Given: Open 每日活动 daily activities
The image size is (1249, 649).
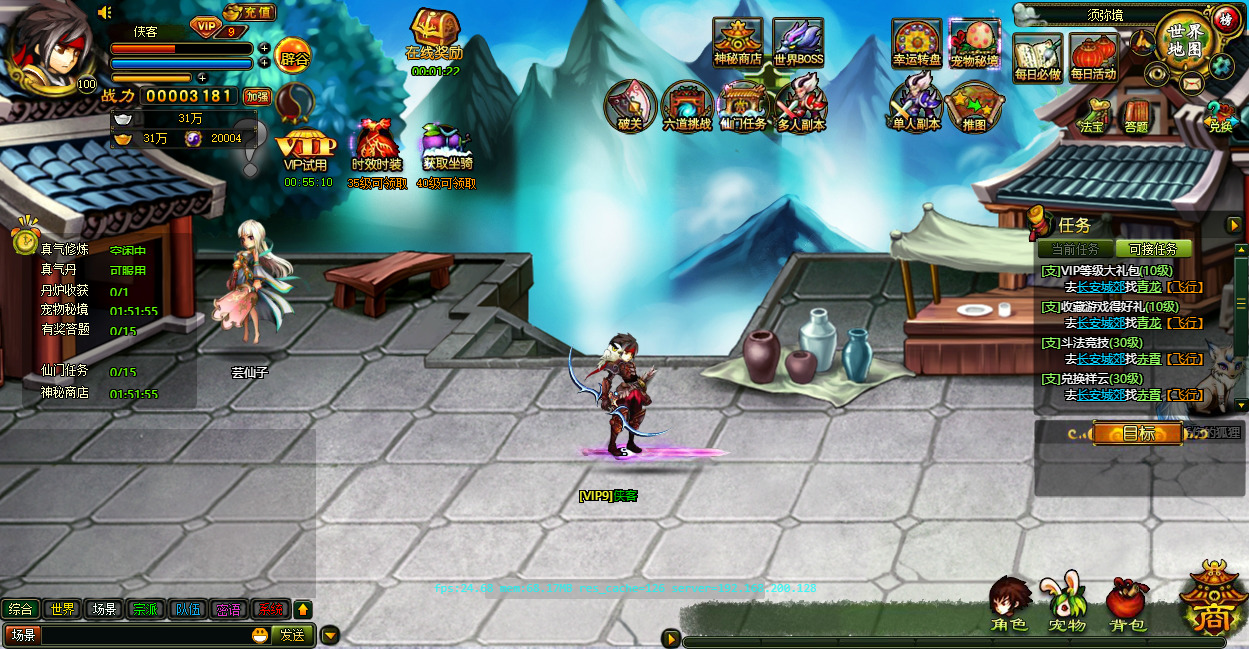Looking at the screenshot, I should click(x=1093, y=56).
